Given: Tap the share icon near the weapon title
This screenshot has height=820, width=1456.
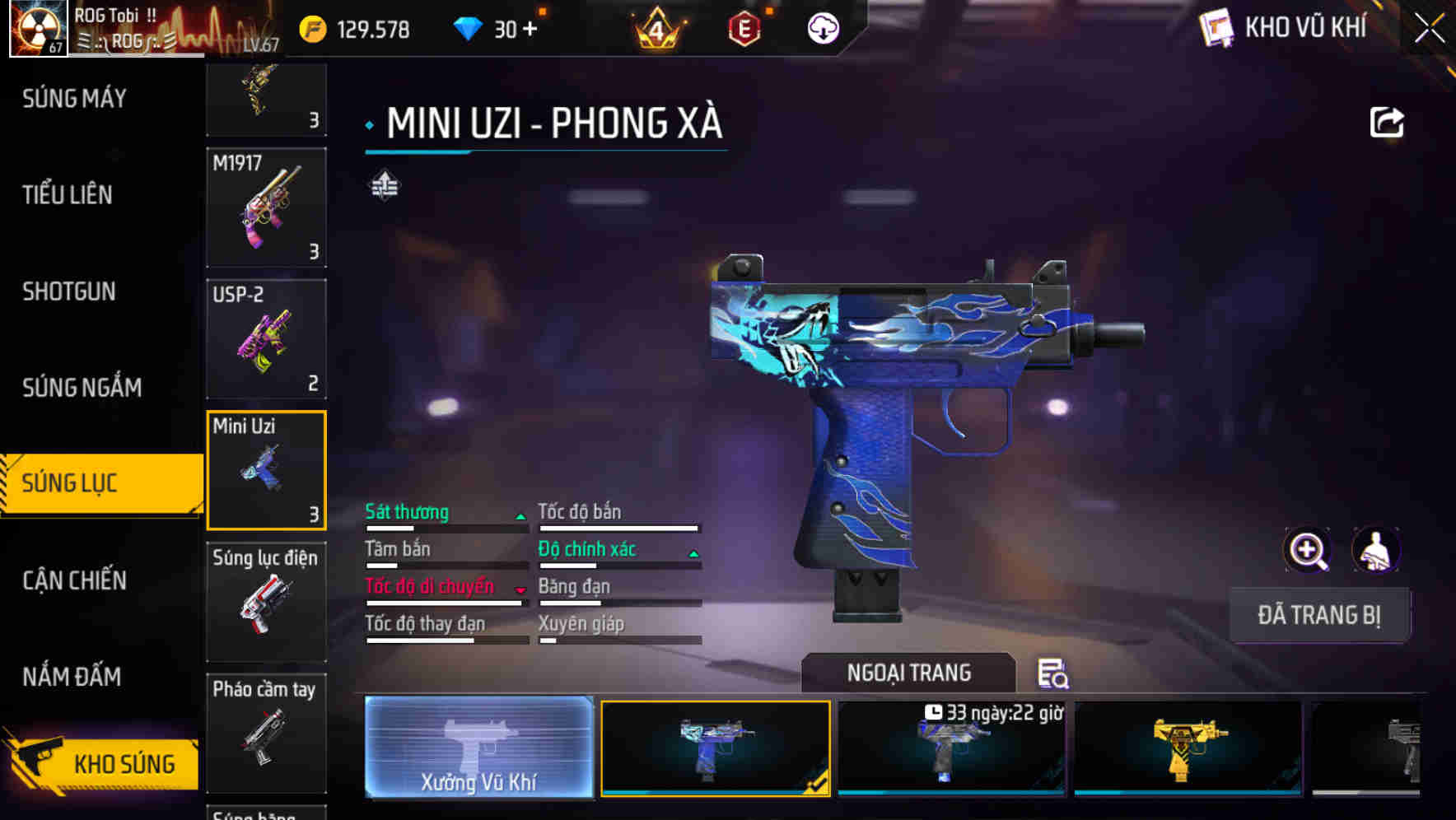Looking at the screenshot, I should tap(1388, 121).
